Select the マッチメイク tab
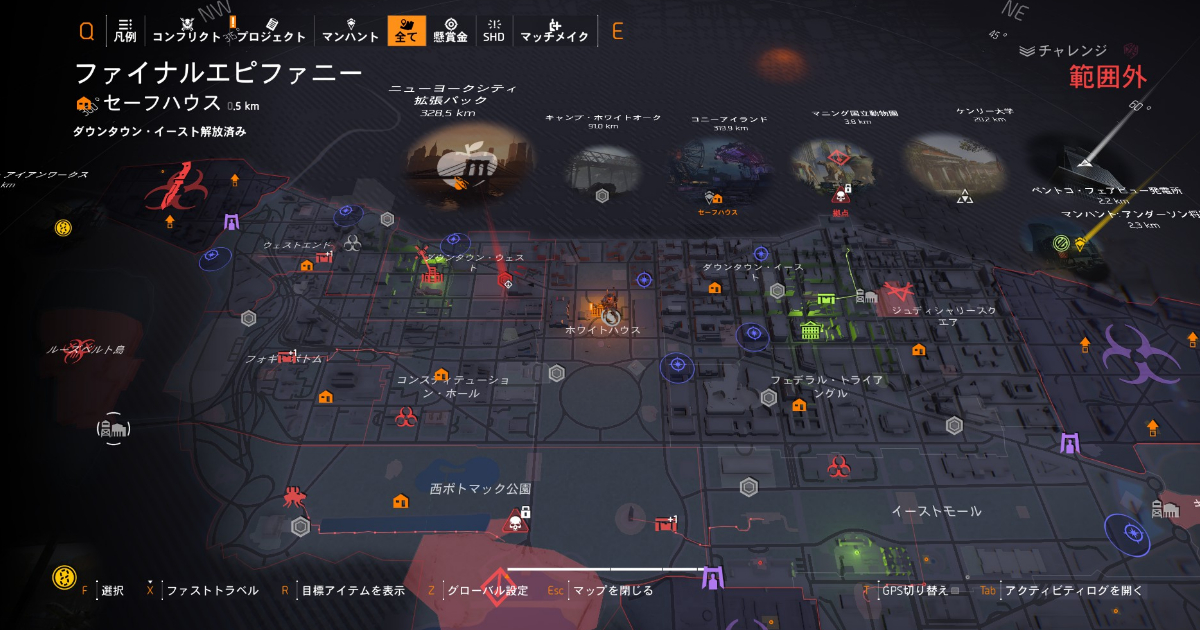This screenshot has height=630, width=1200. tap(554, 30)
